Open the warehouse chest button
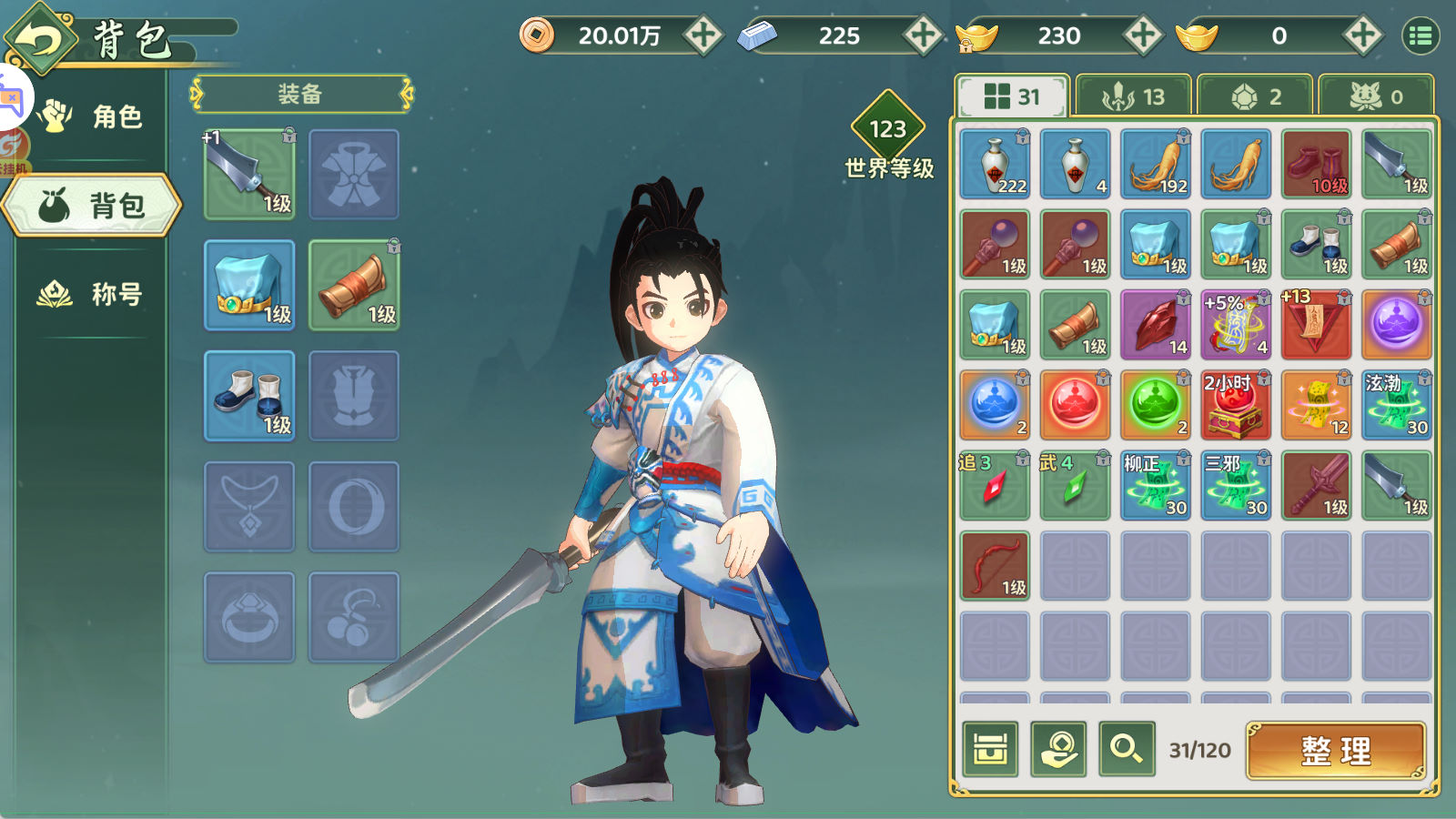 pyautogui.click(x=990, y=750)
